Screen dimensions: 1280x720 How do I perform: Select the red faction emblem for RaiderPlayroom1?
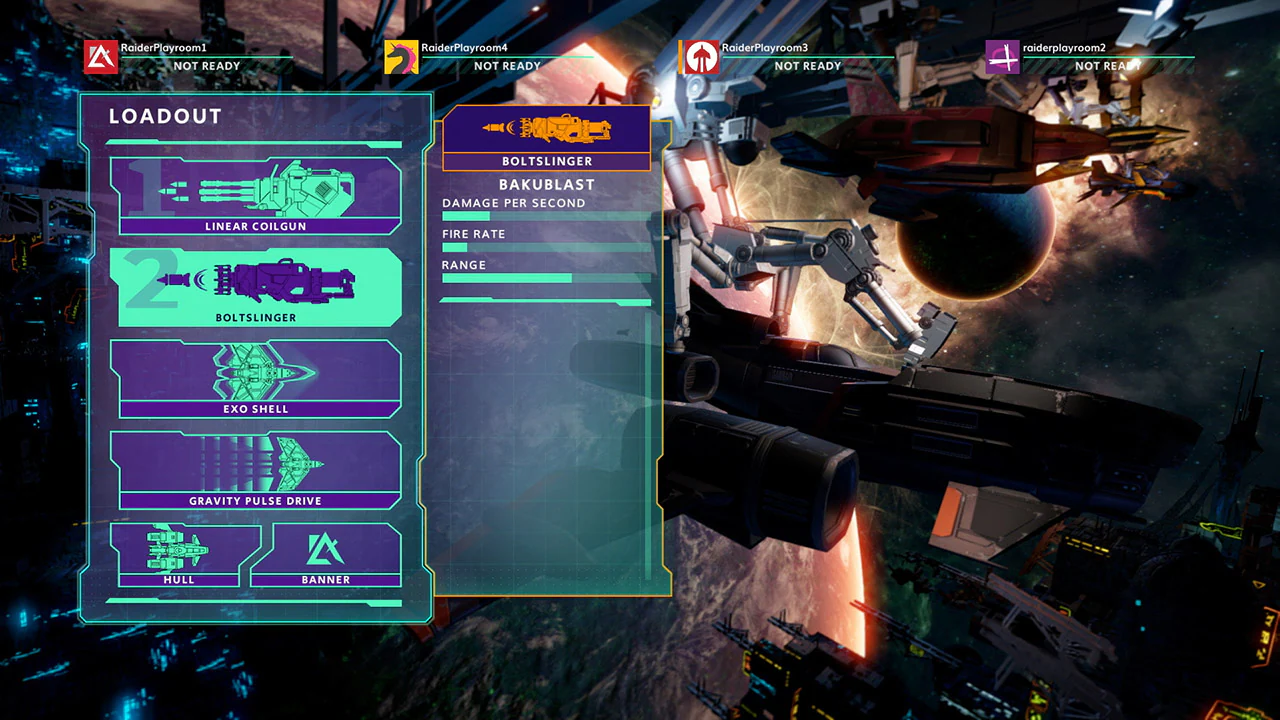tap(101, 56)
